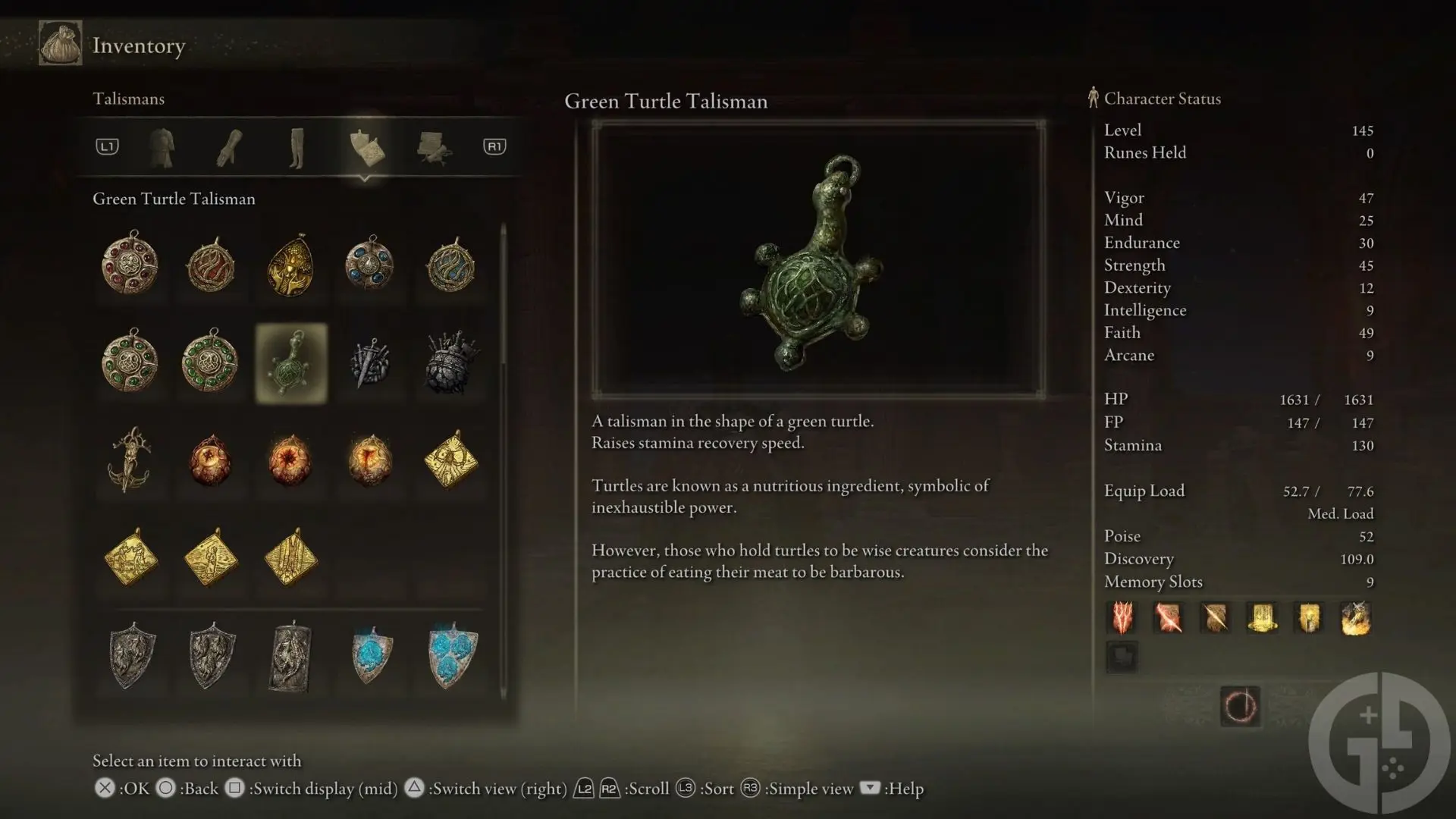
Task: Open the Talismans tab
Action: coord(128,99)
